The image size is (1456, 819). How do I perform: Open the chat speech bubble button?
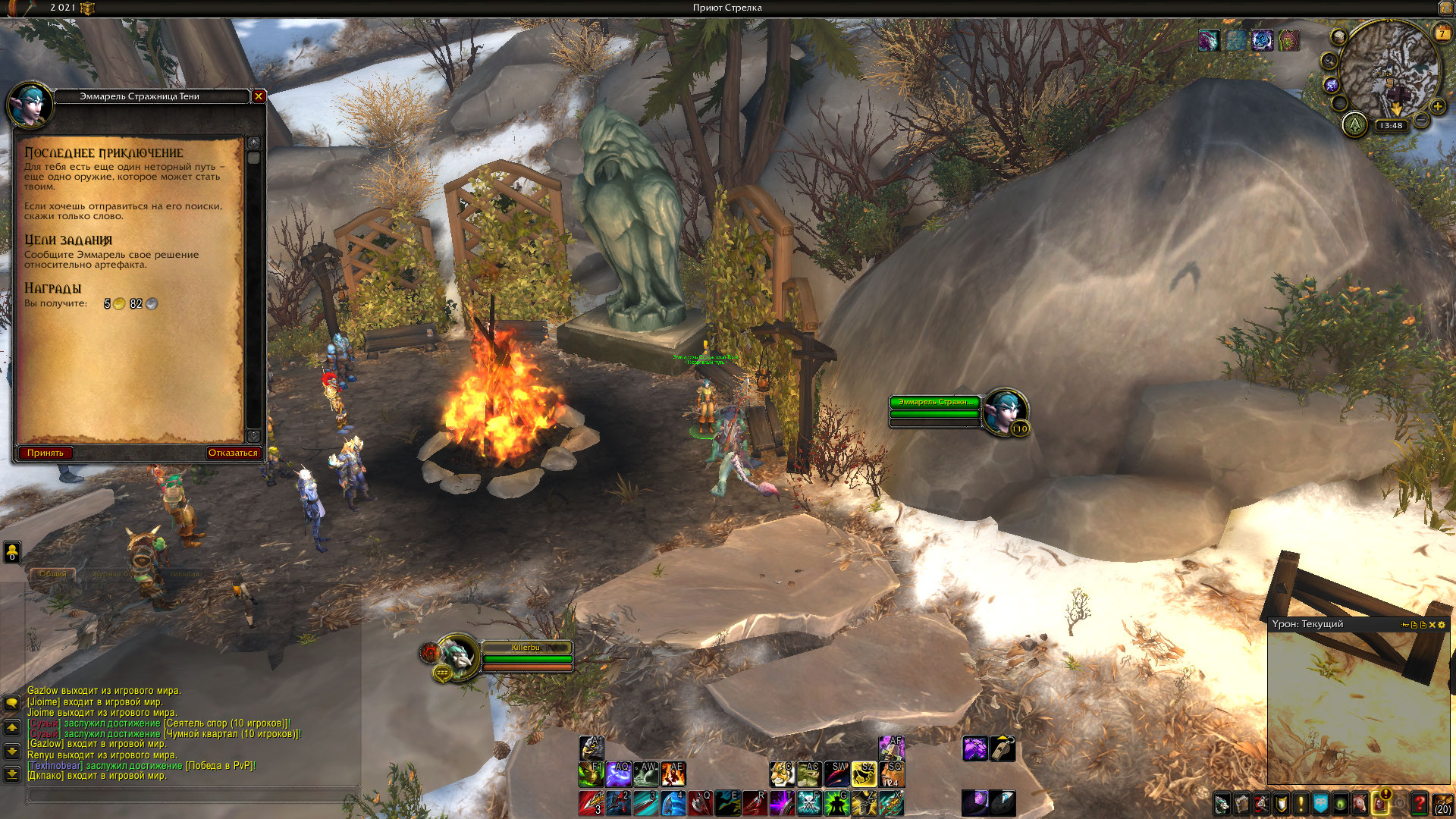(x=12, y=703)
